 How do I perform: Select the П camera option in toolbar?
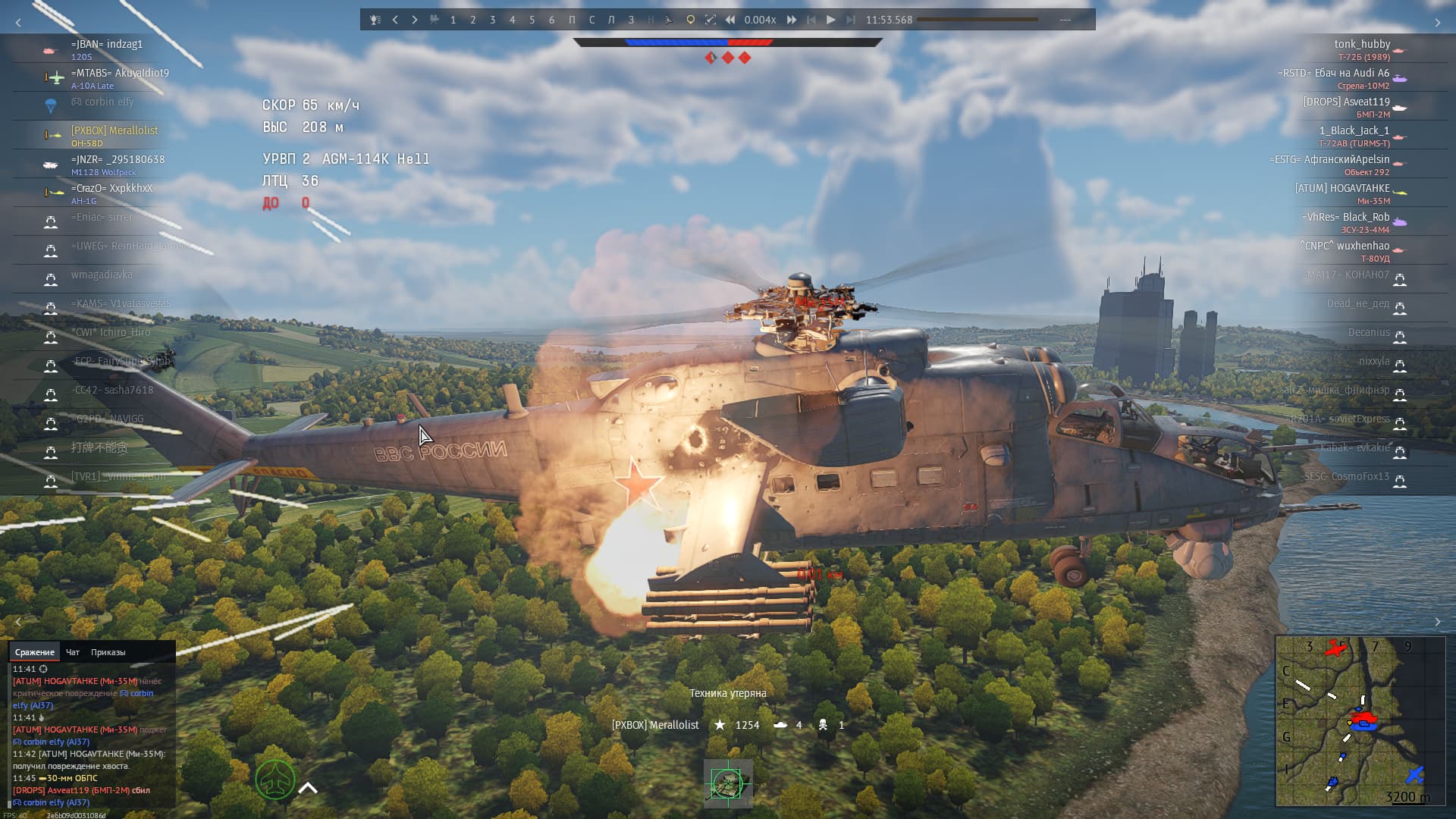(x=572, y=20)
